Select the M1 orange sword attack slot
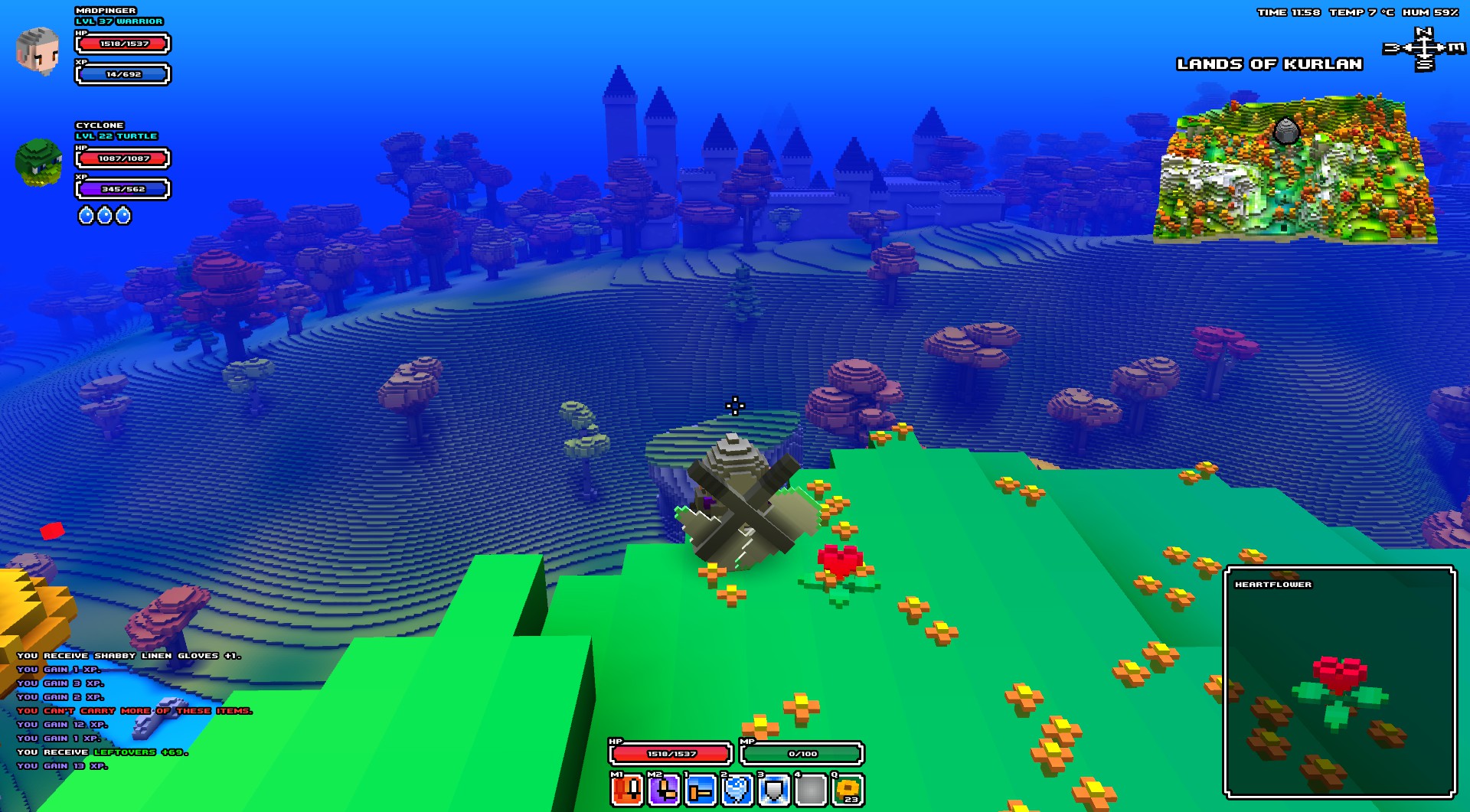Viewport: 1470px width, 812px height. point(627,790)
